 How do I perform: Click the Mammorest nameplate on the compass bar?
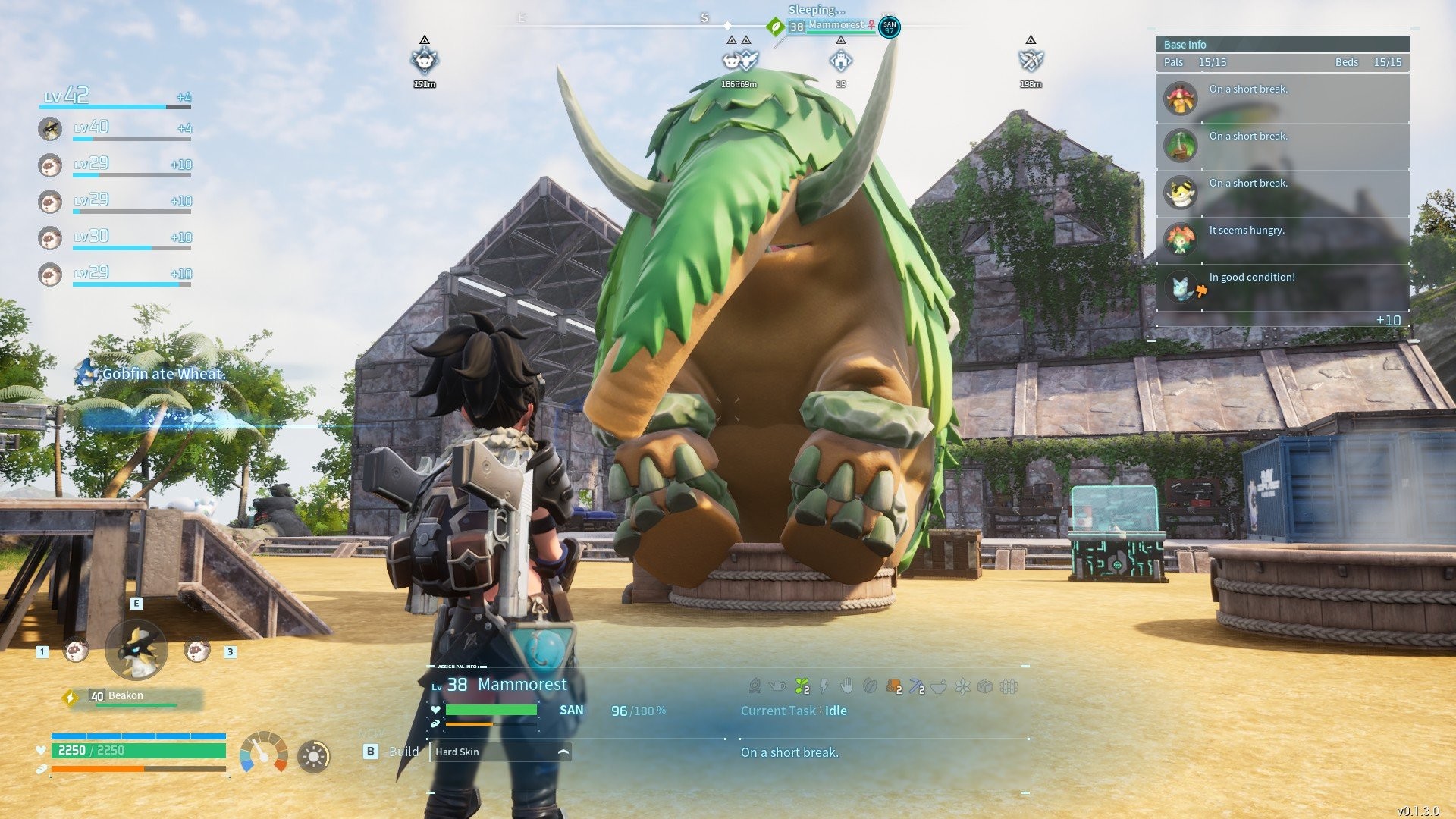click(834, 27)
